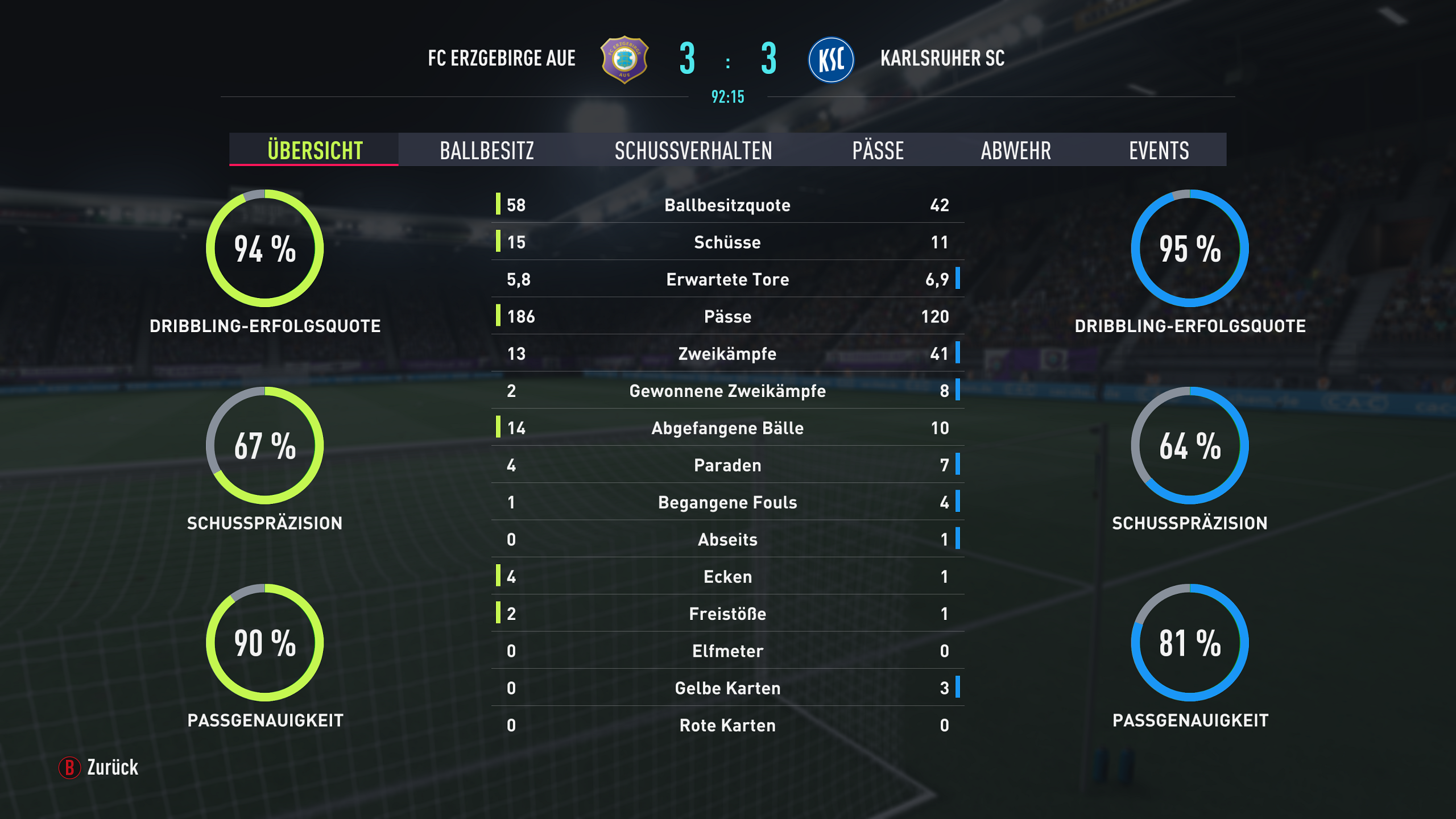
Task: Switch to the Ballbesitz tab
Action: (x=487, y=150)
